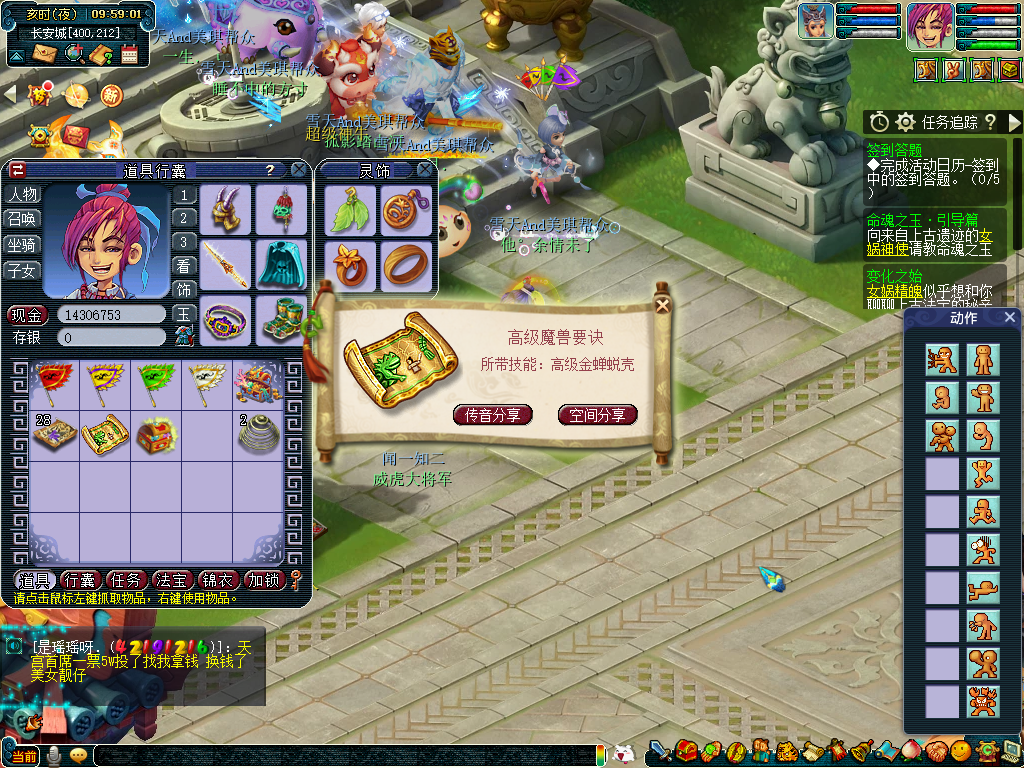Open the calendar icon under the clock

click(130, 54)
